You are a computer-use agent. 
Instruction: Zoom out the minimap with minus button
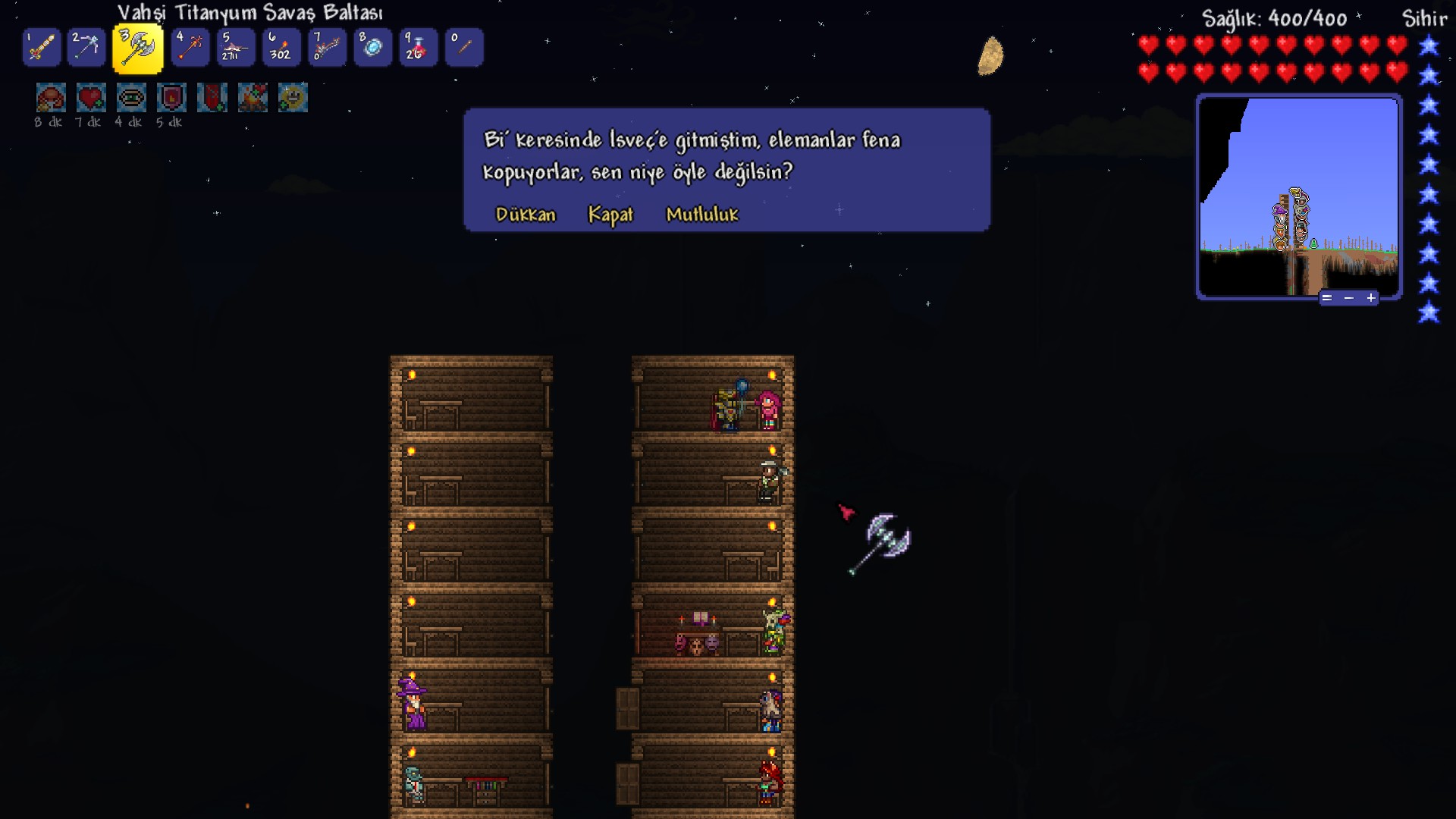point(1349,298)
